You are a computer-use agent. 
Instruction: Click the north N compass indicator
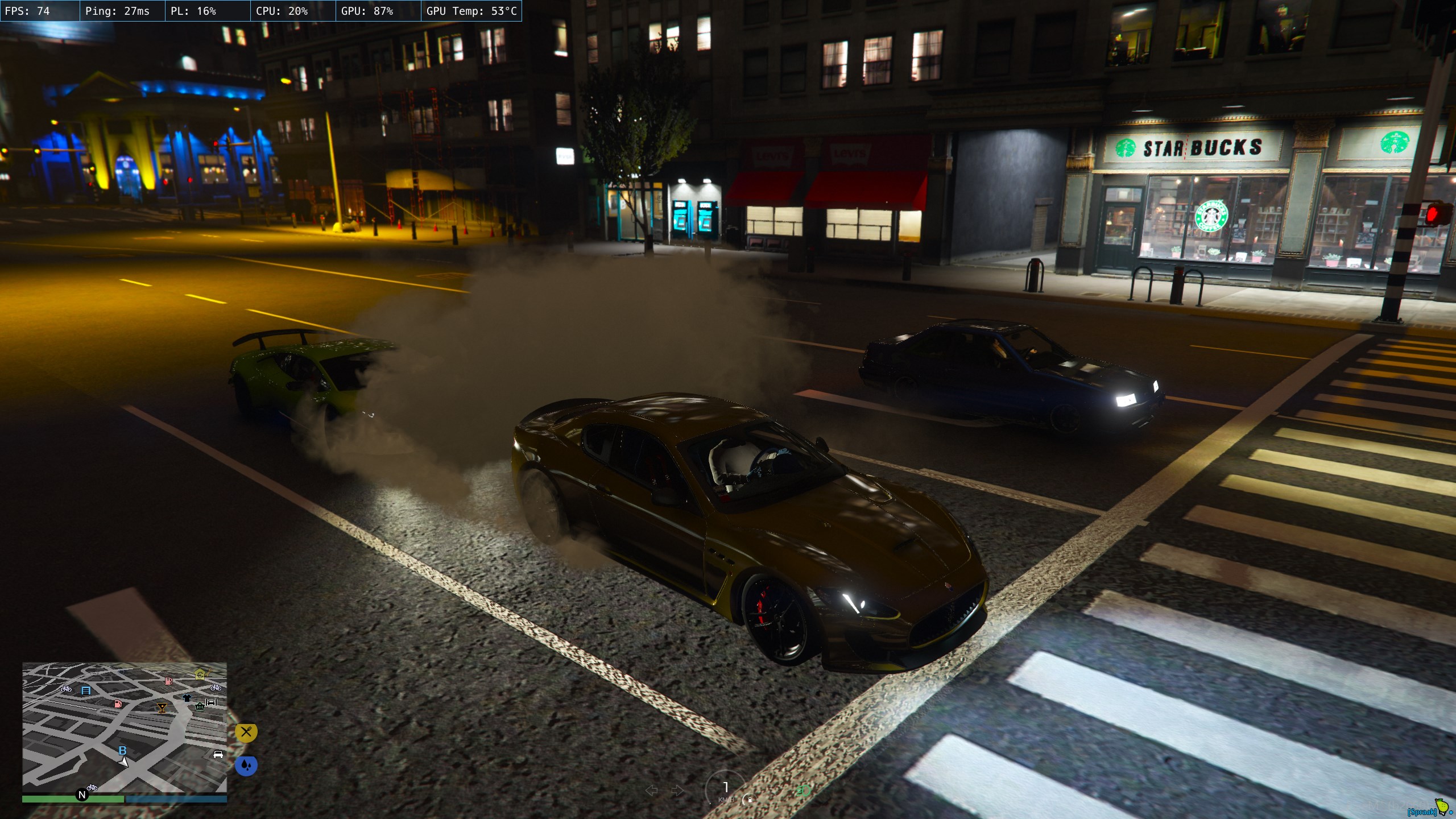point(82,795)
